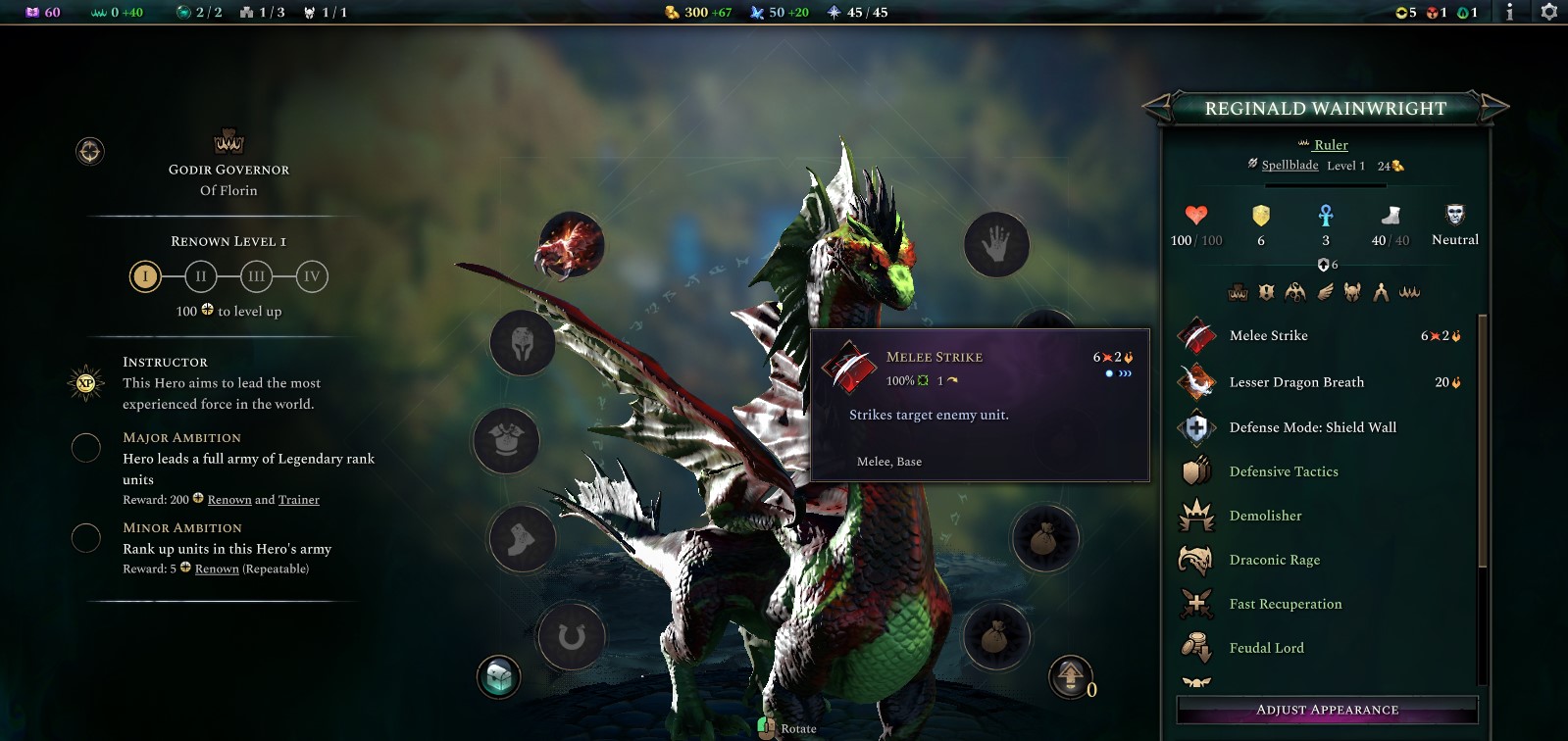
Task: Click the Draconic Rage skill icon
Action: pos(1197,559)
